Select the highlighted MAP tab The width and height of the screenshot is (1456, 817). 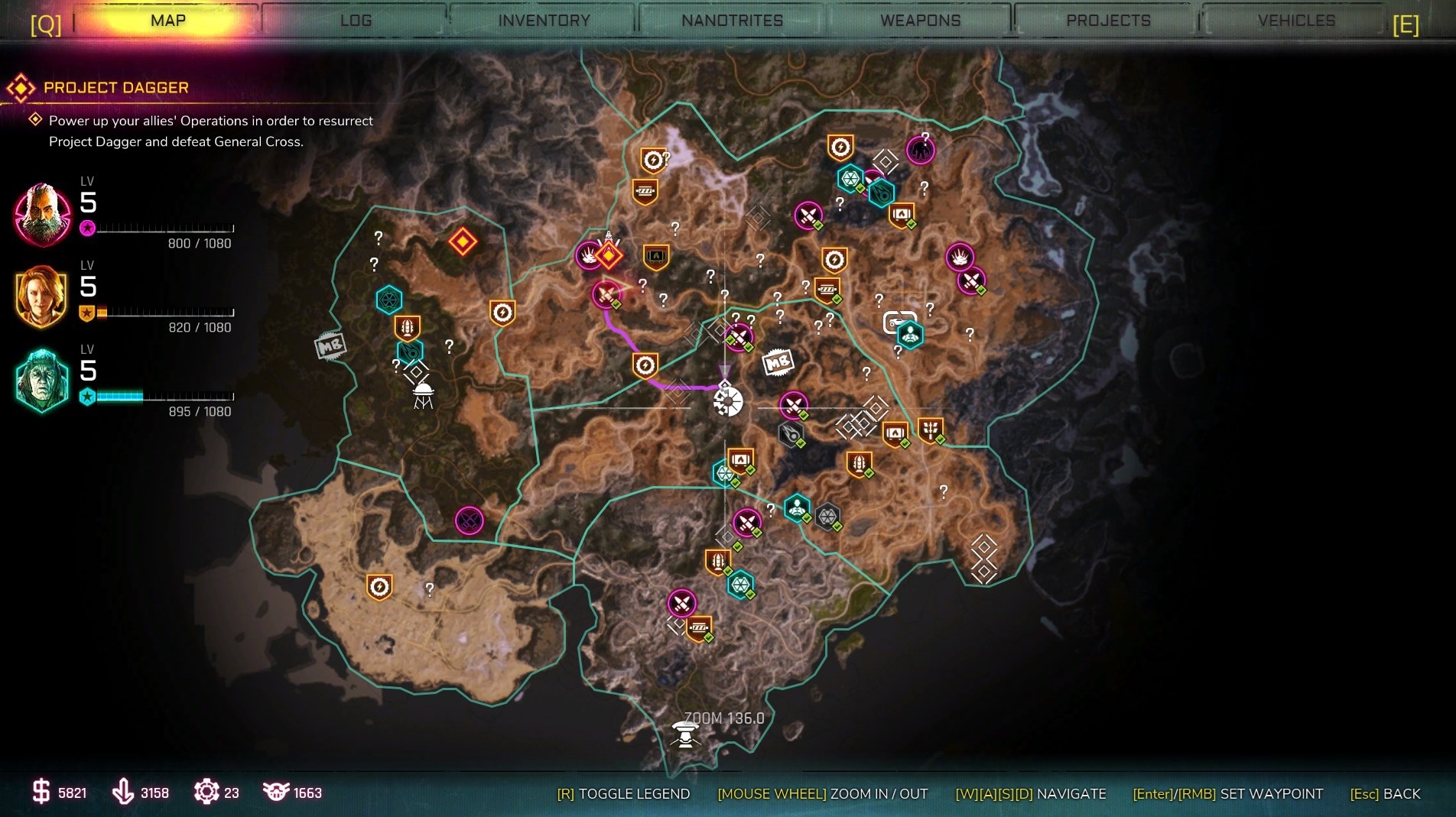168,21
